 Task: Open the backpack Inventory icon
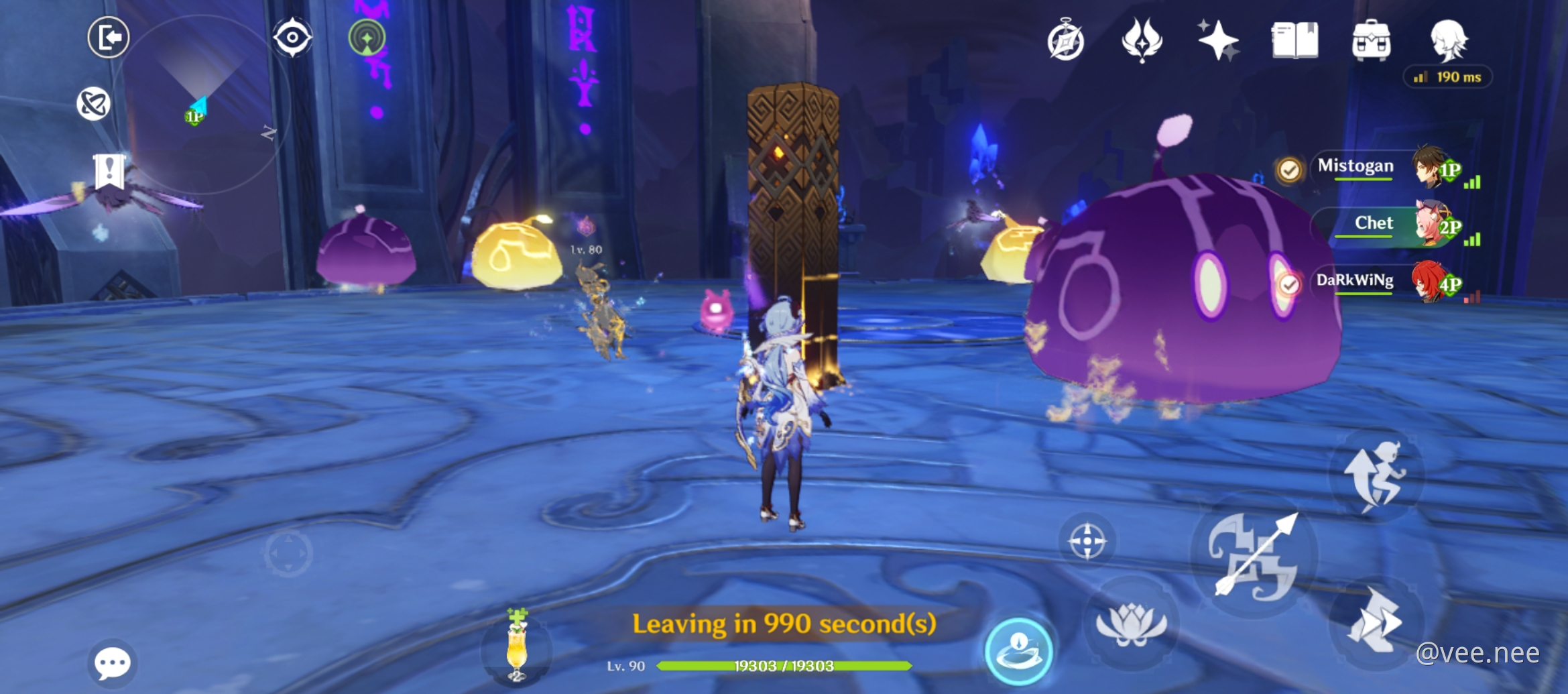point(1372,42)
